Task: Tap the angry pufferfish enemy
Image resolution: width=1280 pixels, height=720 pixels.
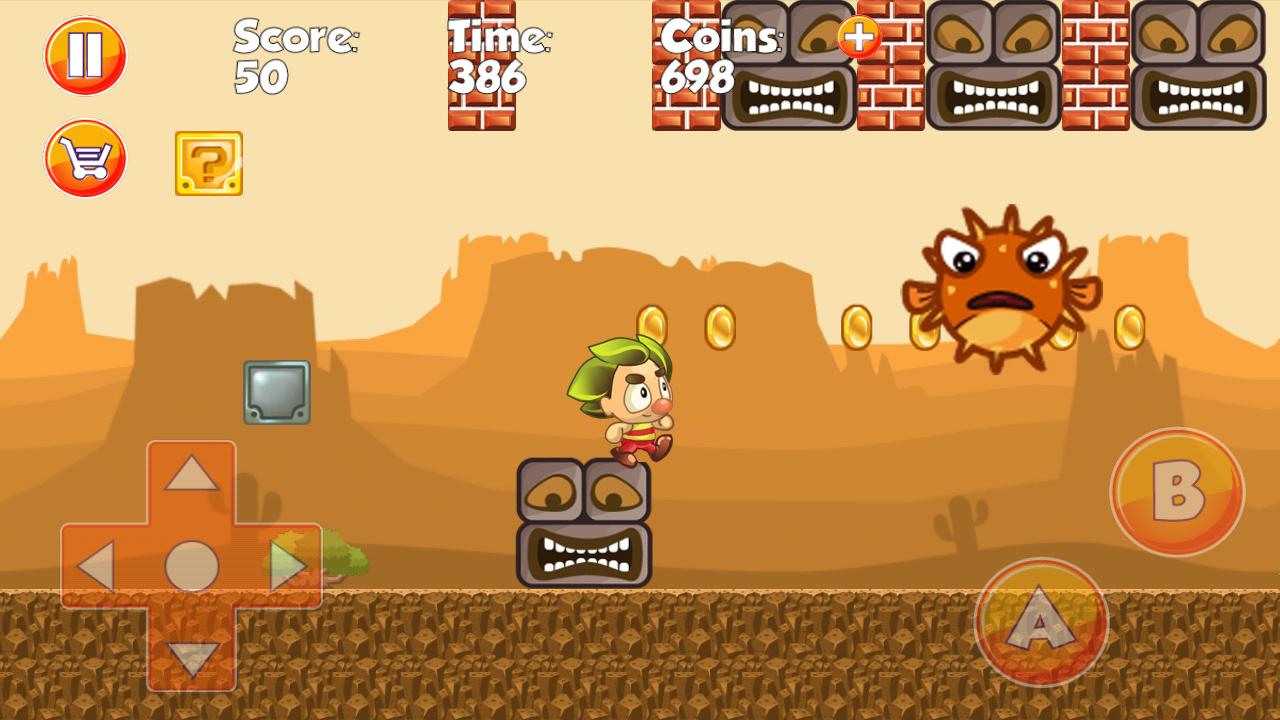Action: pos(1000,285)
